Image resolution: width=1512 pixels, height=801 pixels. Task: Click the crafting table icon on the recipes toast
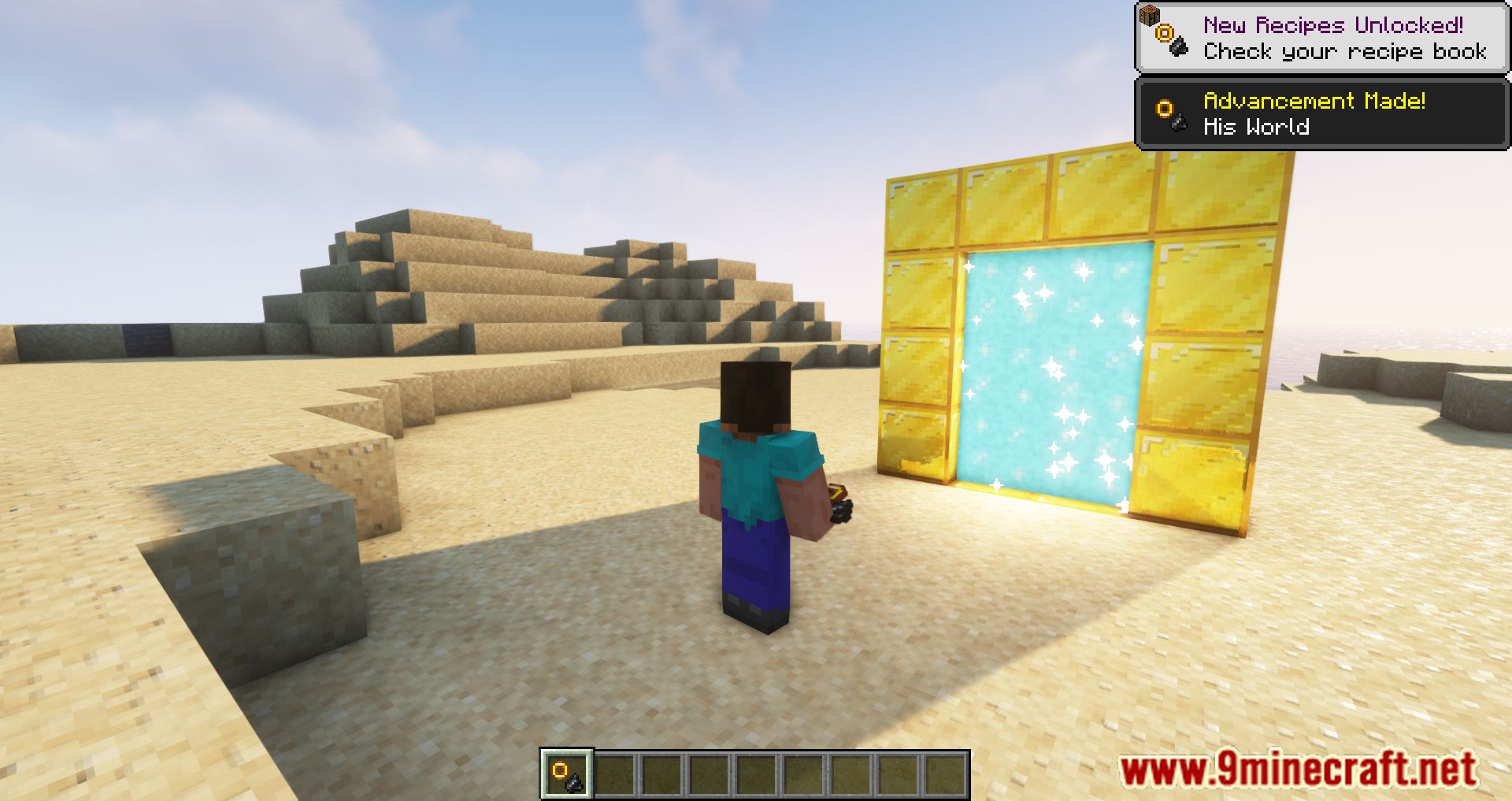[1149, 16]
